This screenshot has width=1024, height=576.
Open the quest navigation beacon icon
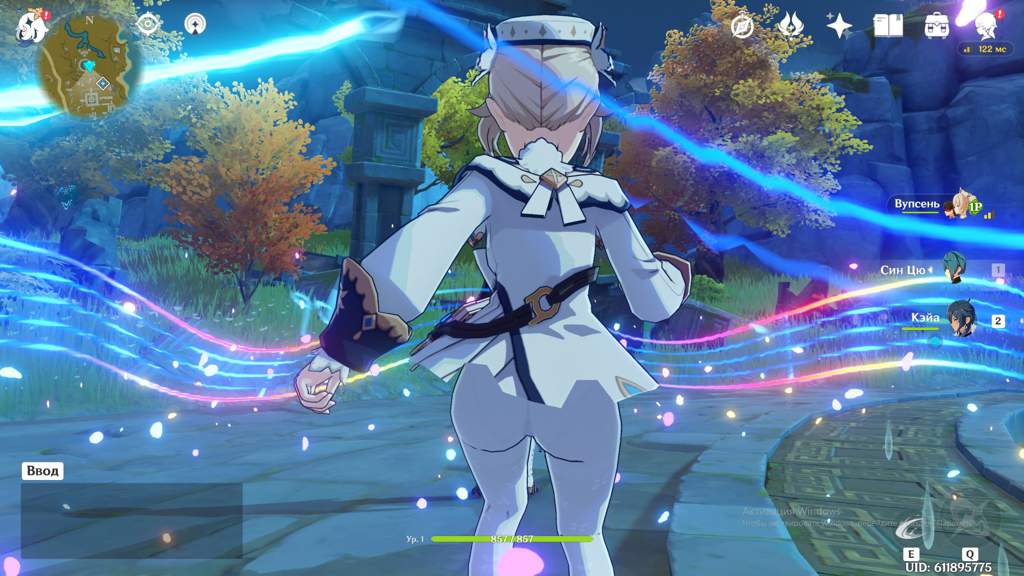pos(195,23)
